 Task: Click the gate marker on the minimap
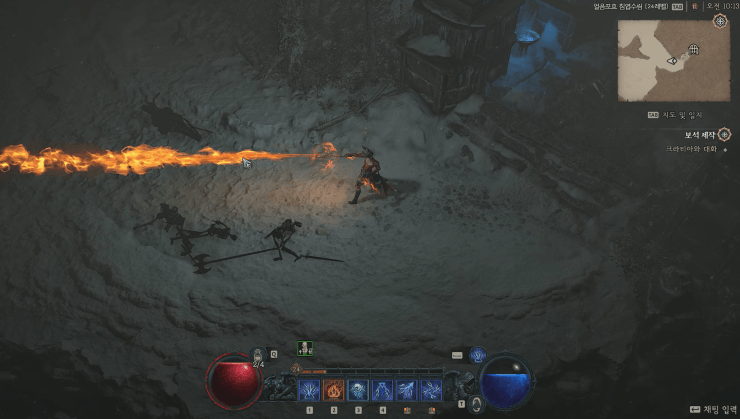(693, 49)
